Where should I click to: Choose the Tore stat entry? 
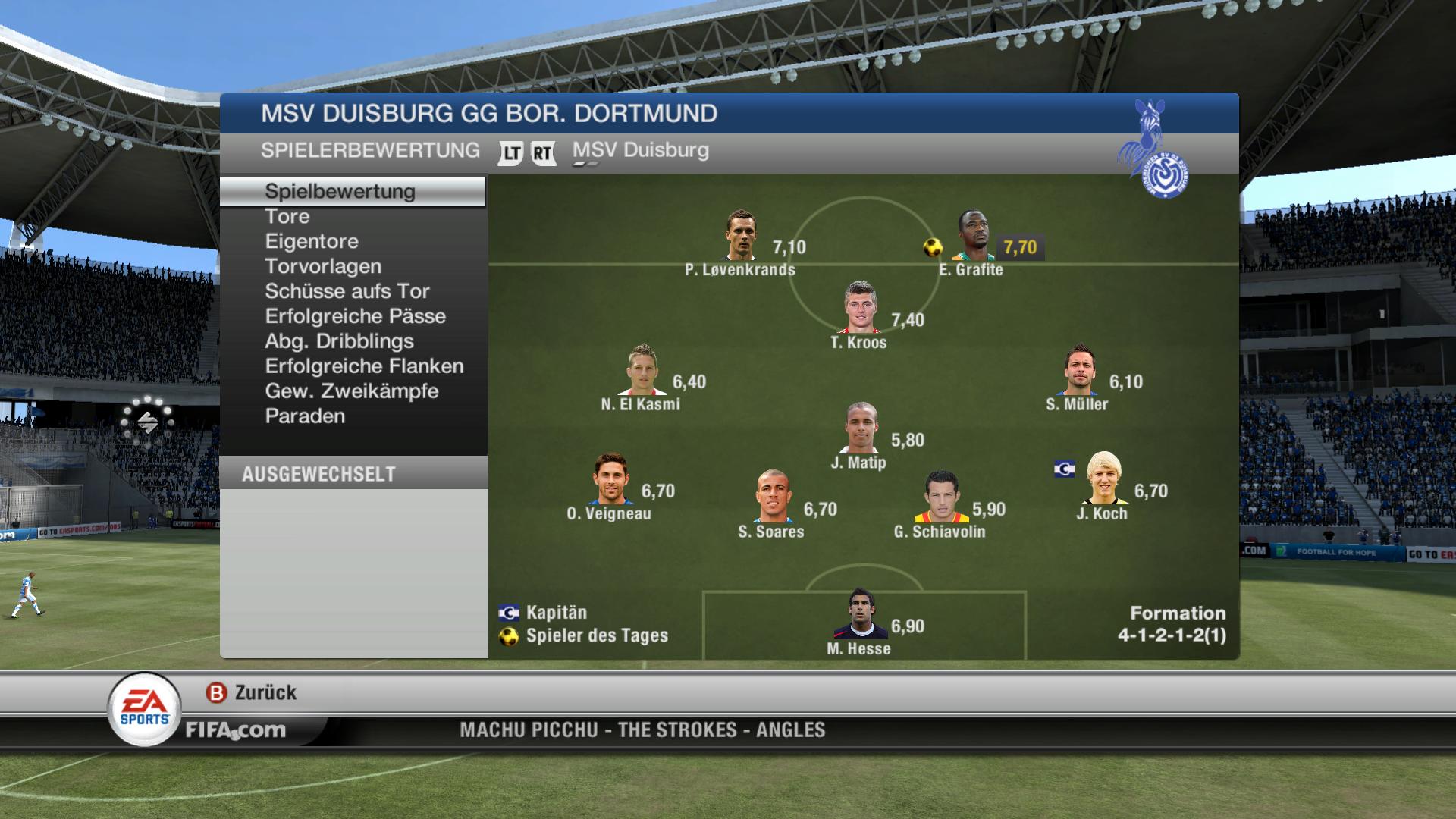pyautogui.click(x=287, y=216)
